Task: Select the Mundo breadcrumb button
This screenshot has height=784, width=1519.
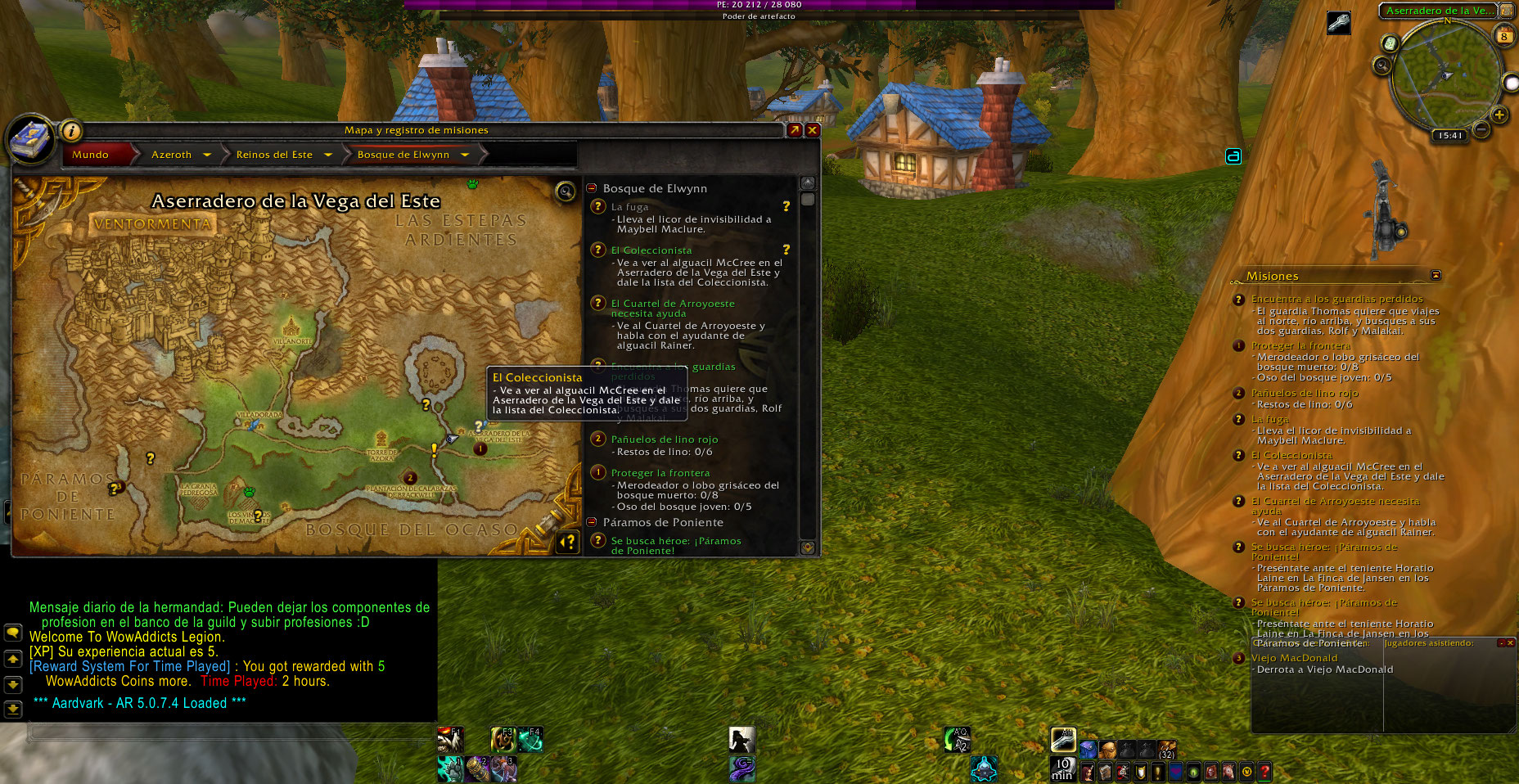Action: [x=91, y=155]
